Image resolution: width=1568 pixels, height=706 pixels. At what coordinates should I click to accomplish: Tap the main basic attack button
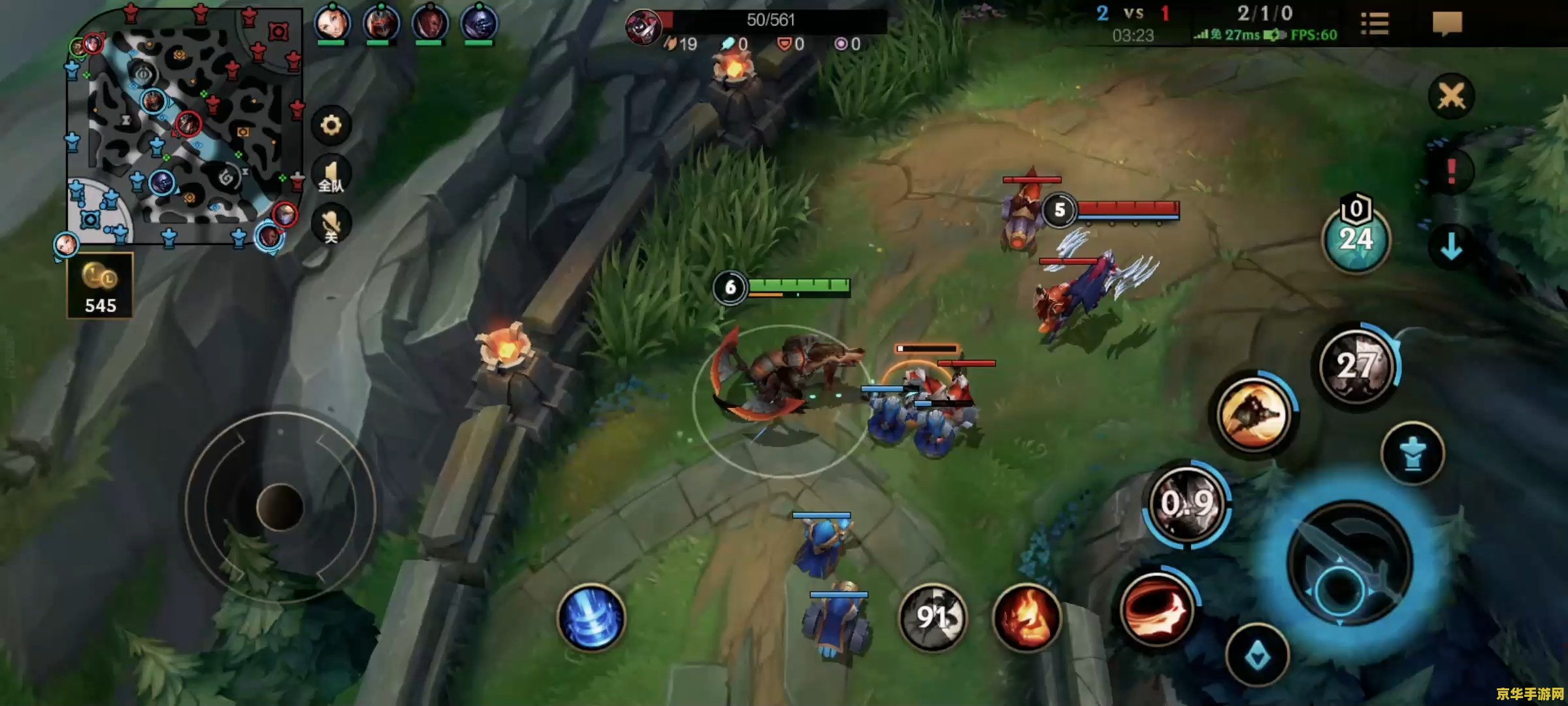click(x=1349, y=563)
